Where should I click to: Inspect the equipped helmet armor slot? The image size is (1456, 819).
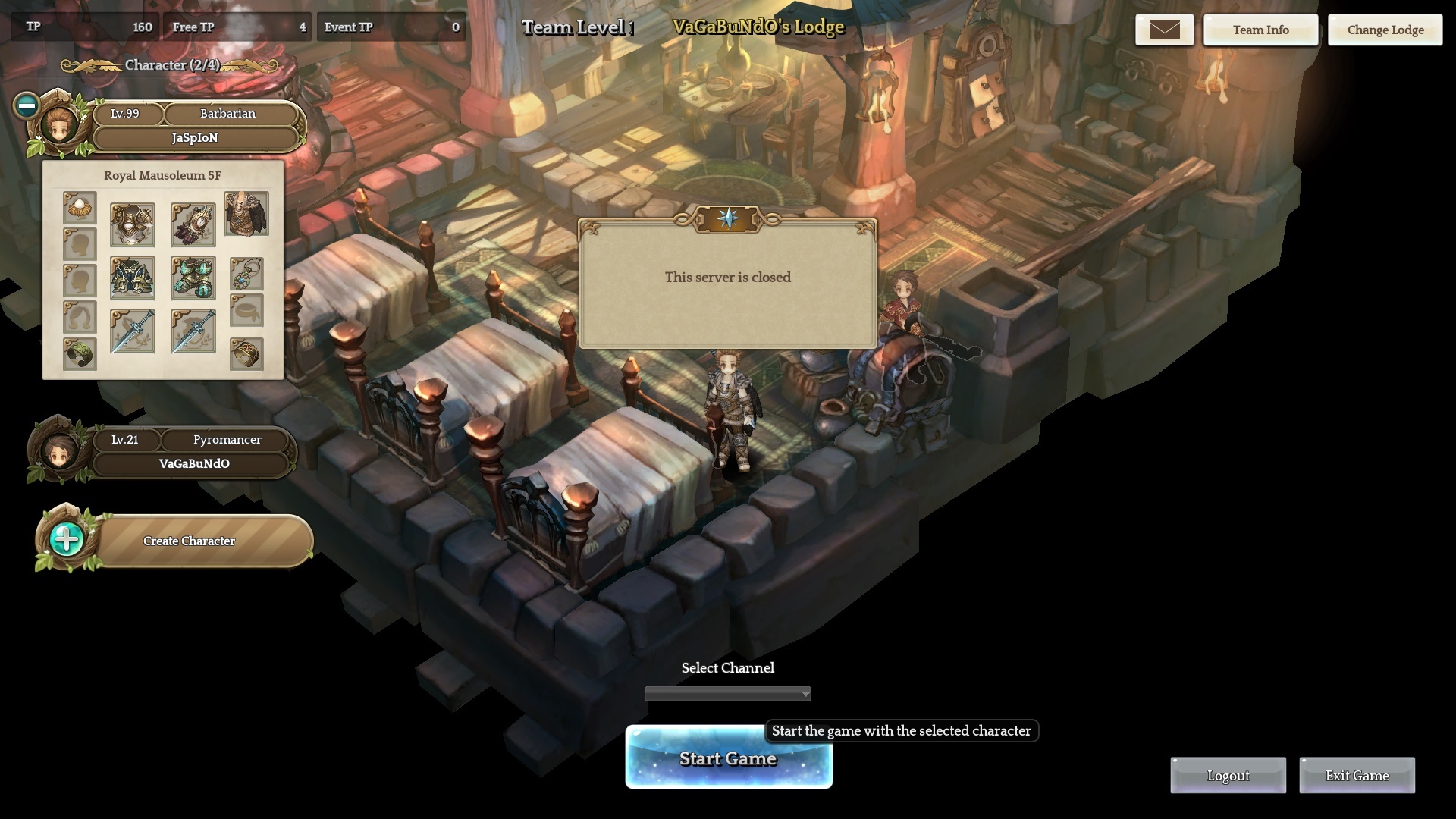(x=133, y=224)
